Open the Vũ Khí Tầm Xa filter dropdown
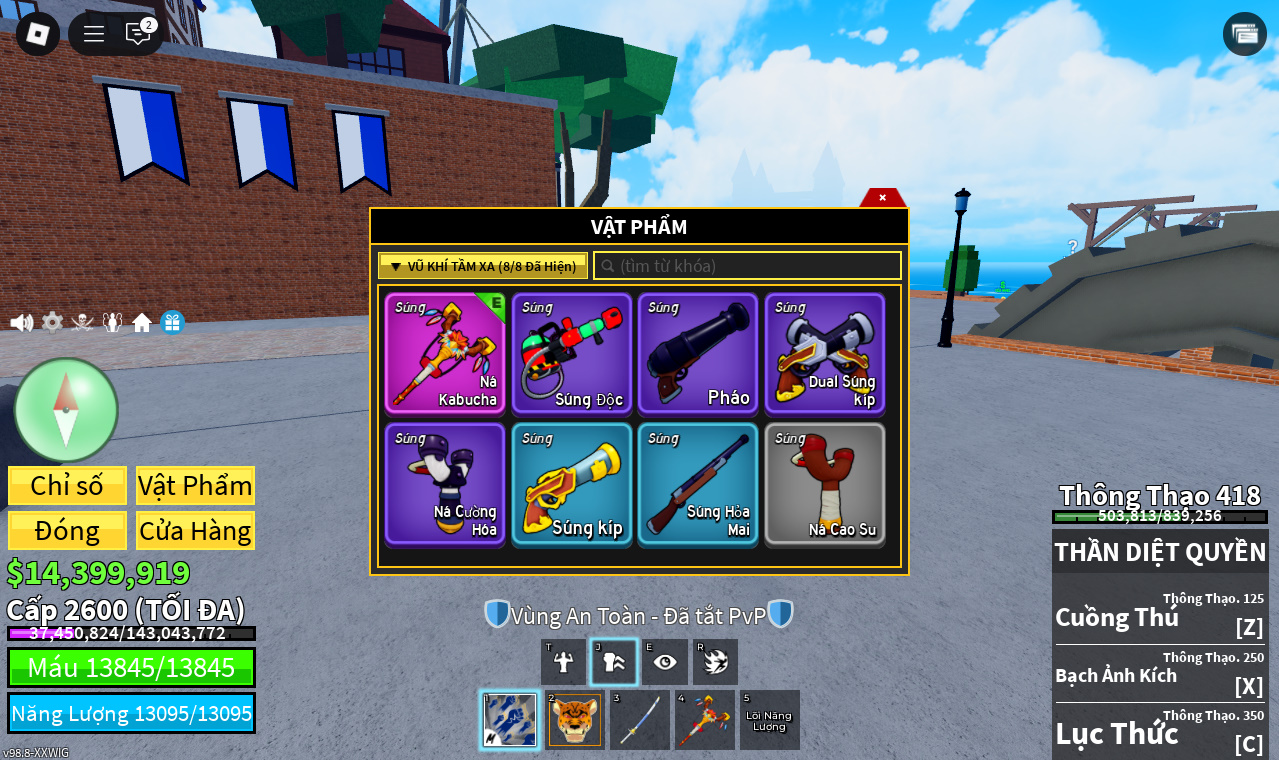The image size is (1279, 760). [483, 266]
